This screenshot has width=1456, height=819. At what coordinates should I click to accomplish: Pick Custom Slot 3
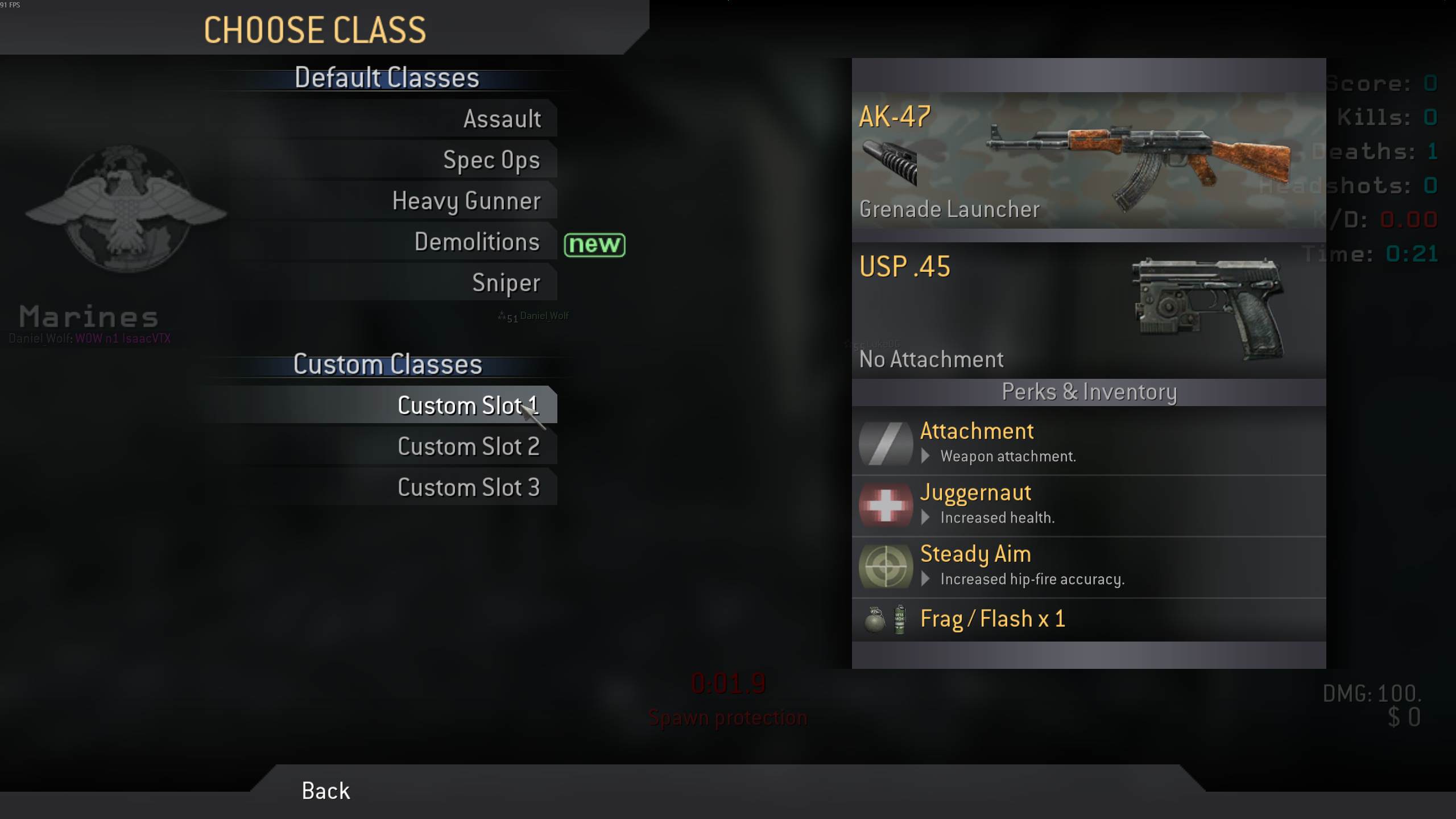pos(469,487)
